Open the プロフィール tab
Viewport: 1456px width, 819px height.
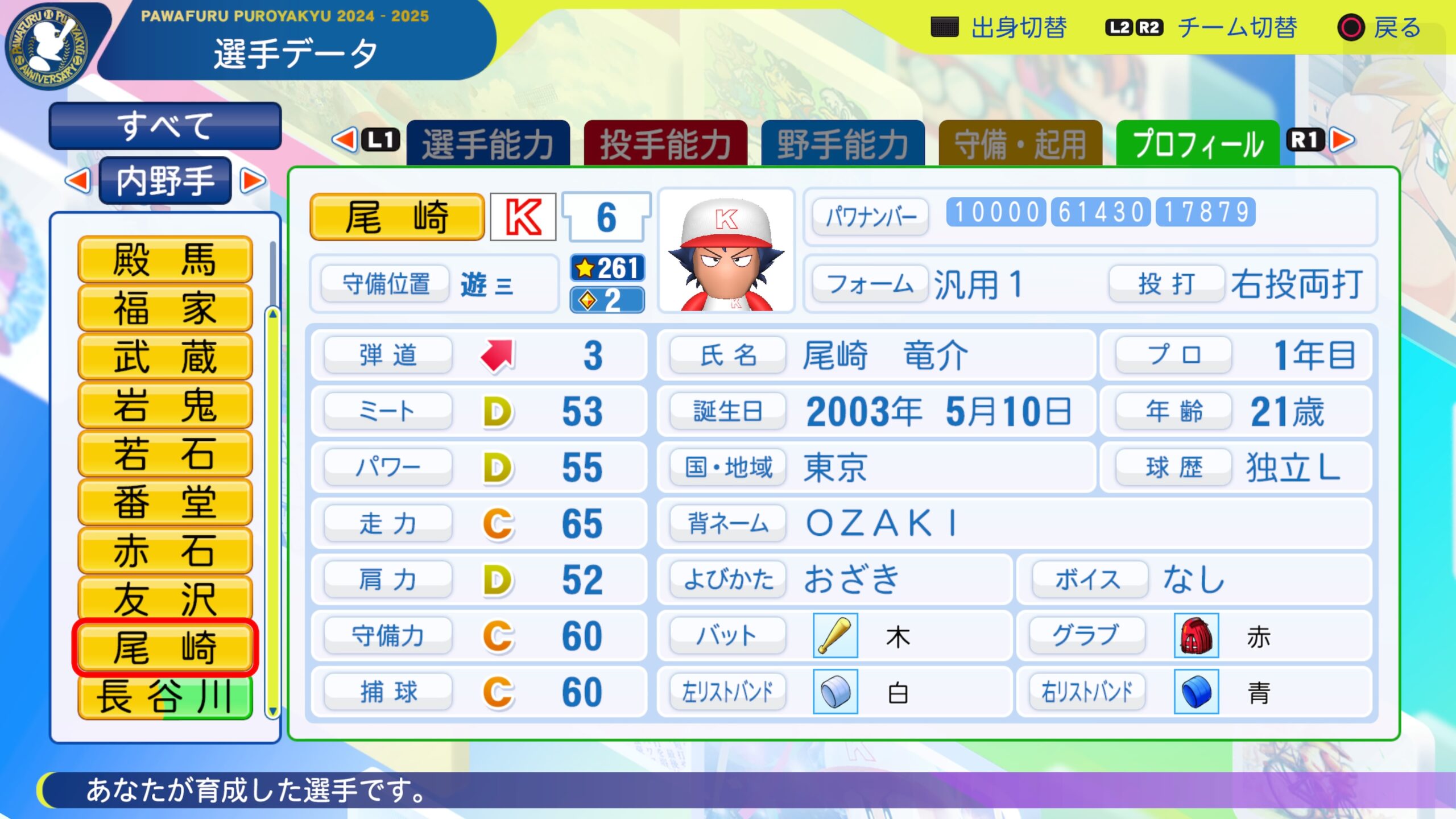point(1198,143)
